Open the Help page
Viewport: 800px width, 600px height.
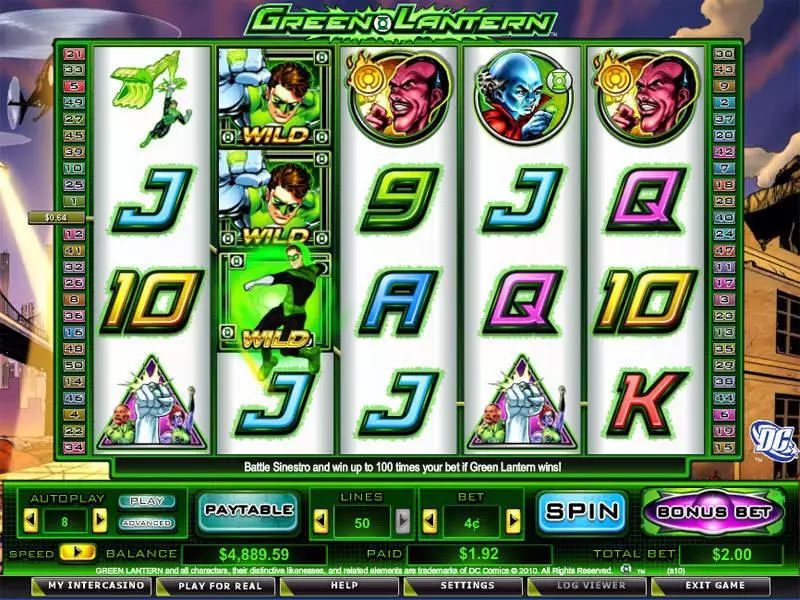344,586
